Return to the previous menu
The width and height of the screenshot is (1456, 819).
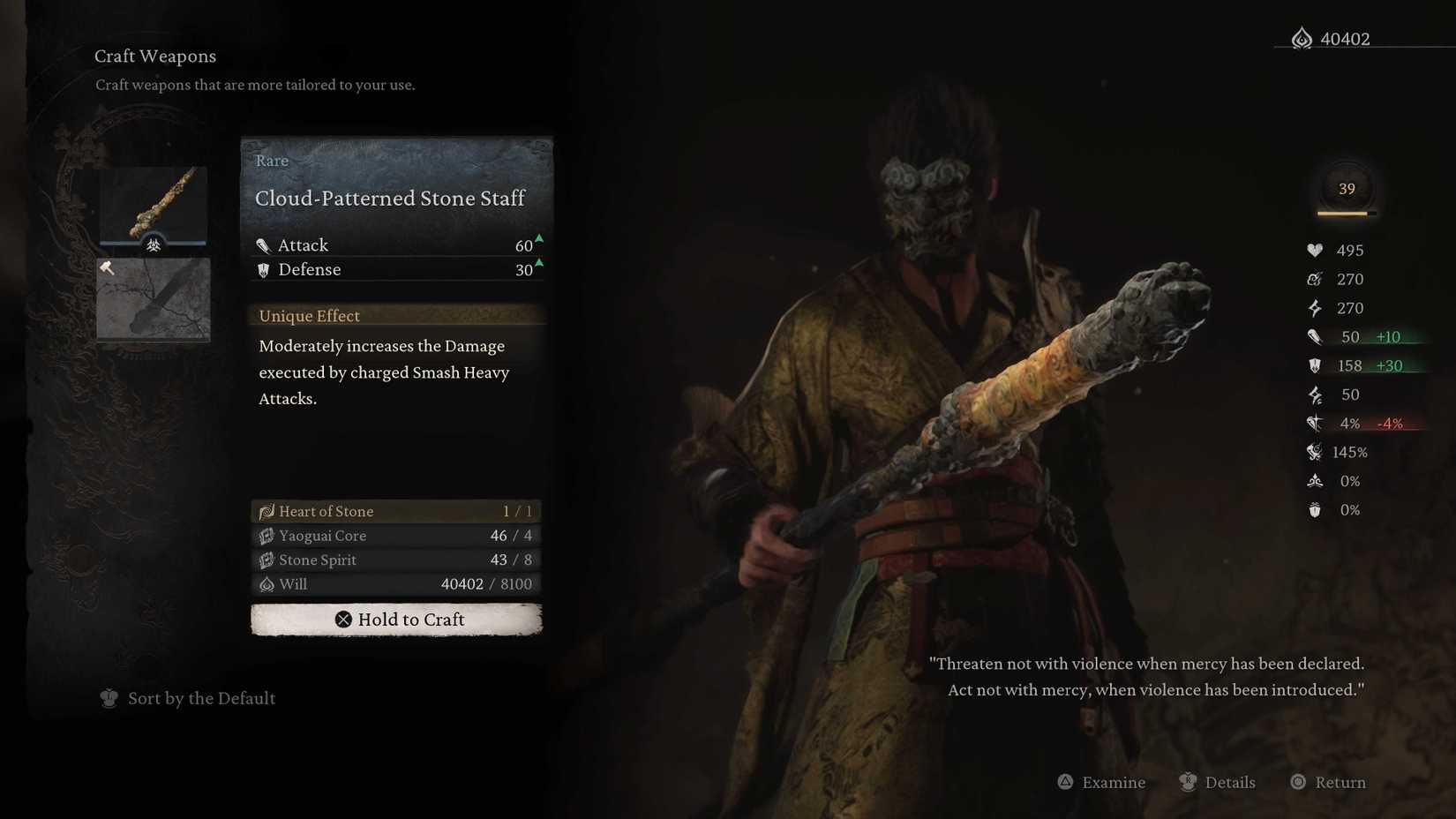click(x=1328, y=782)
